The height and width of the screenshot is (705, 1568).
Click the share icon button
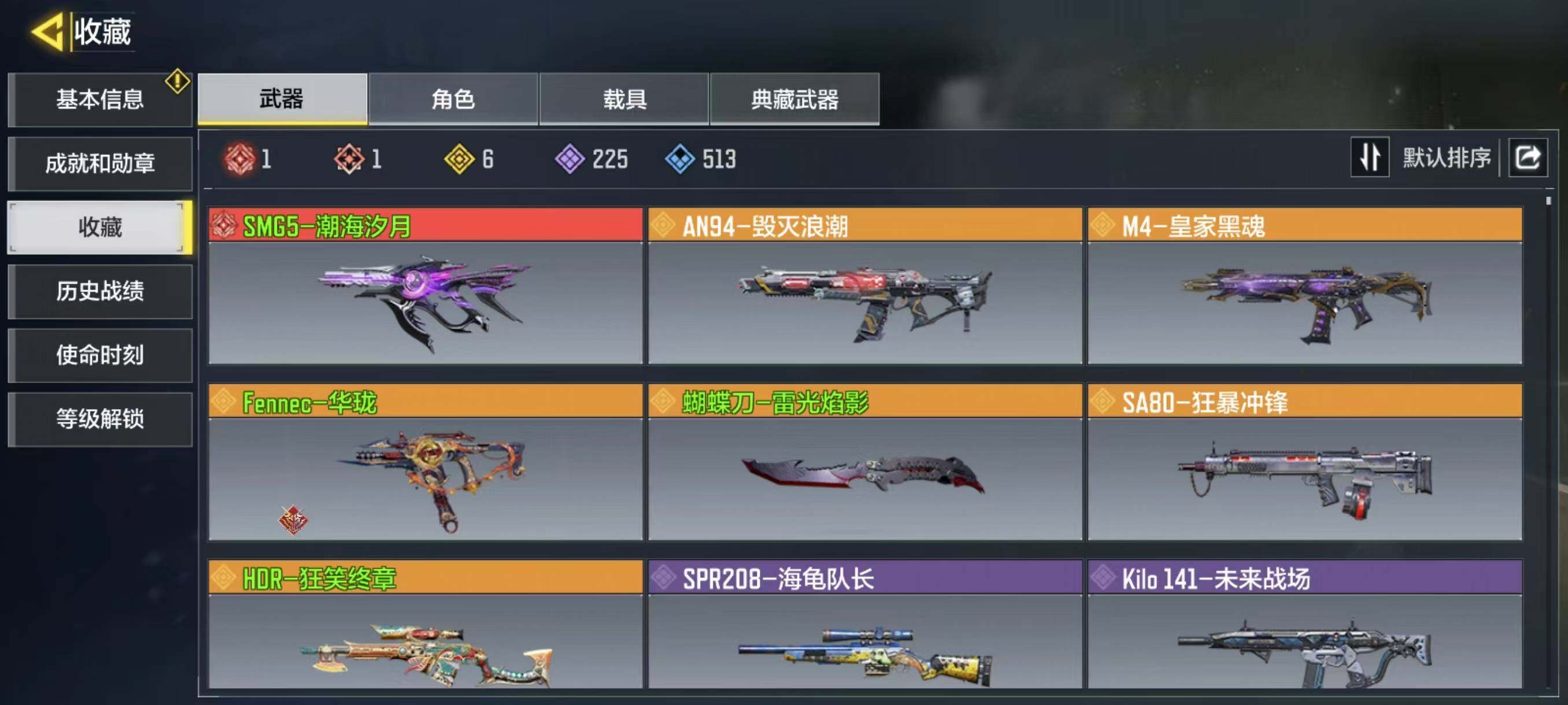point(1527,158)
